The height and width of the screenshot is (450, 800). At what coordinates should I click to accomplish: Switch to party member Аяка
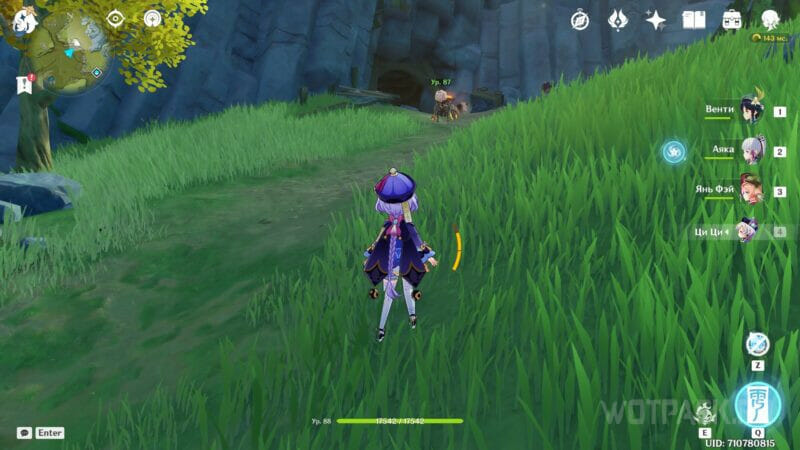pos(750,151)
